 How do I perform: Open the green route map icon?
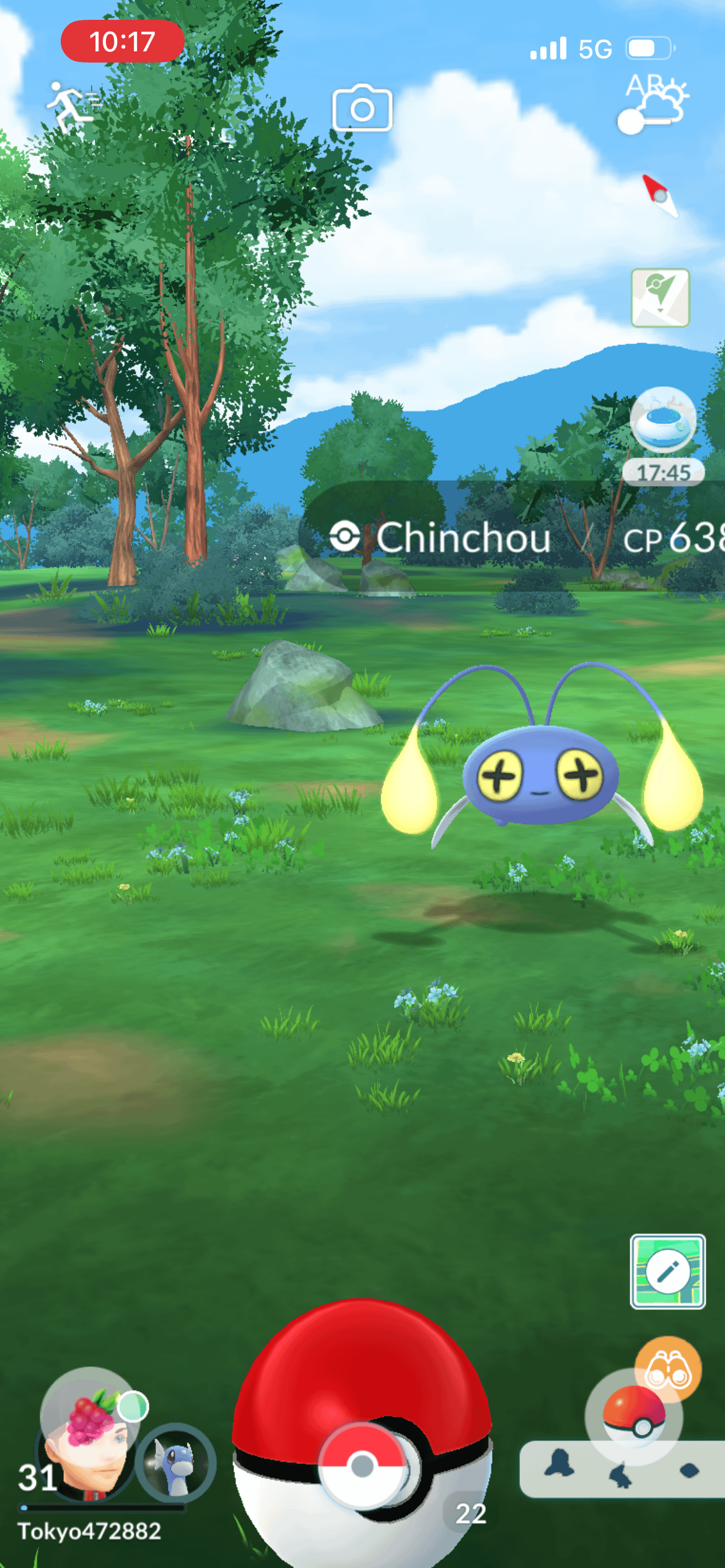coord(660,298)
